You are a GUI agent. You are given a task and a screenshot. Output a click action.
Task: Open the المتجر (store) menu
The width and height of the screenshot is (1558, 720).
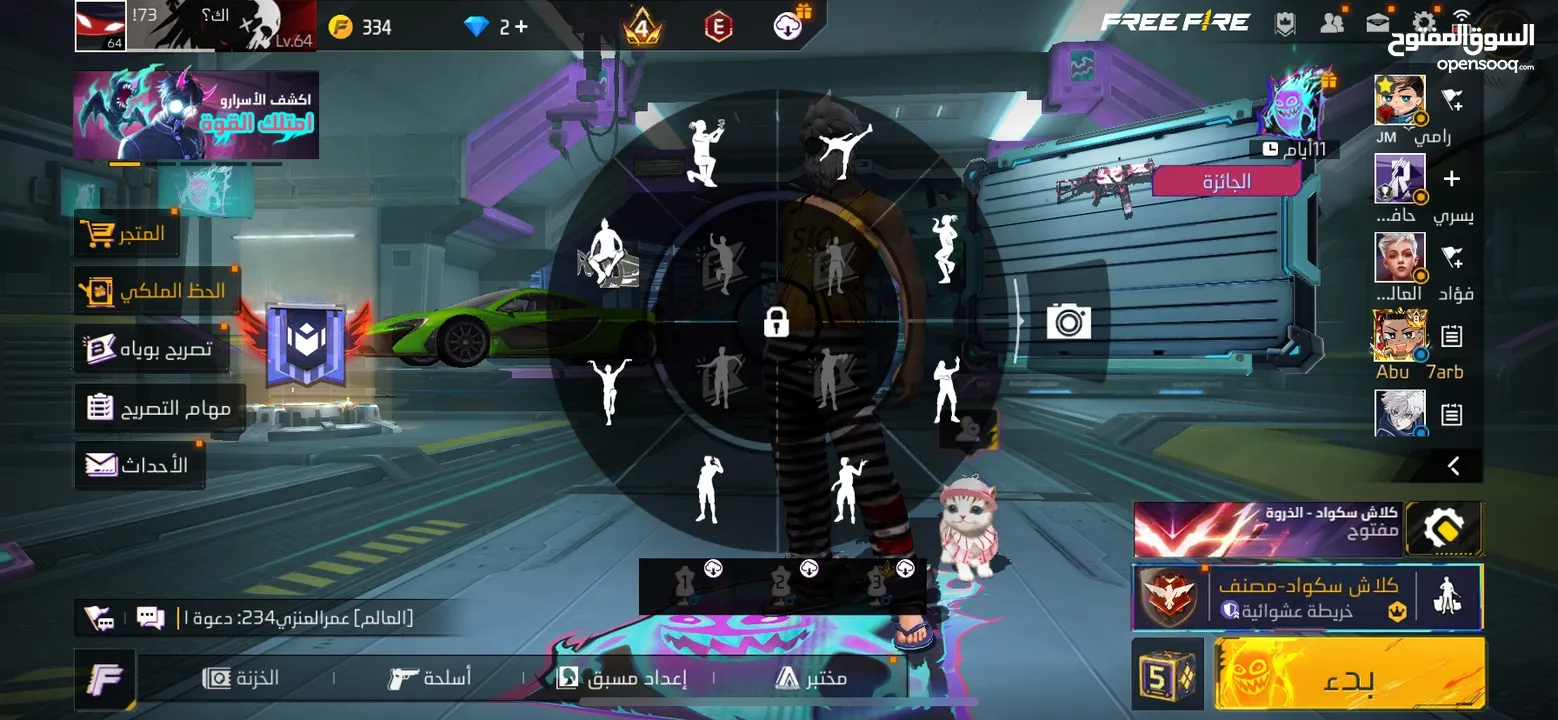127,234
